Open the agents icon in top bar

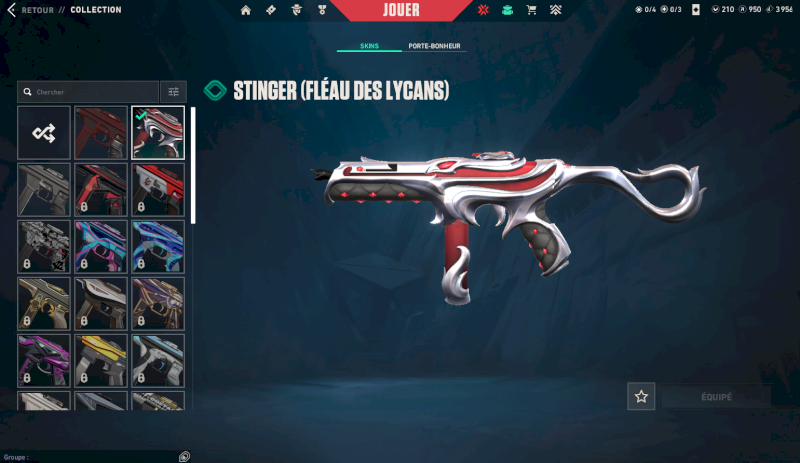pyautogui.click(x=296, y=10)
